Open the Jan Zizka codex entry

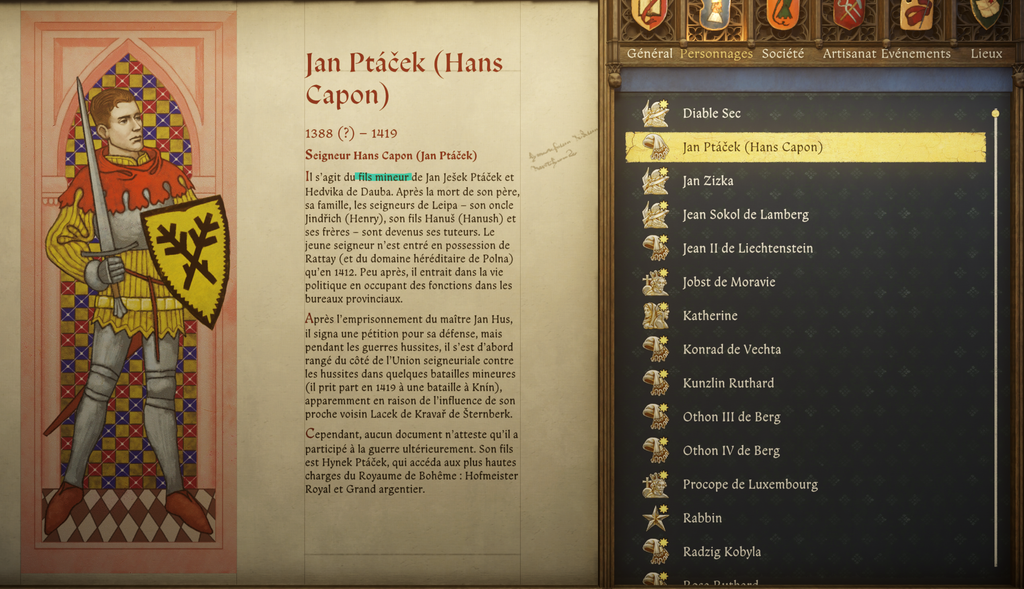708,181
